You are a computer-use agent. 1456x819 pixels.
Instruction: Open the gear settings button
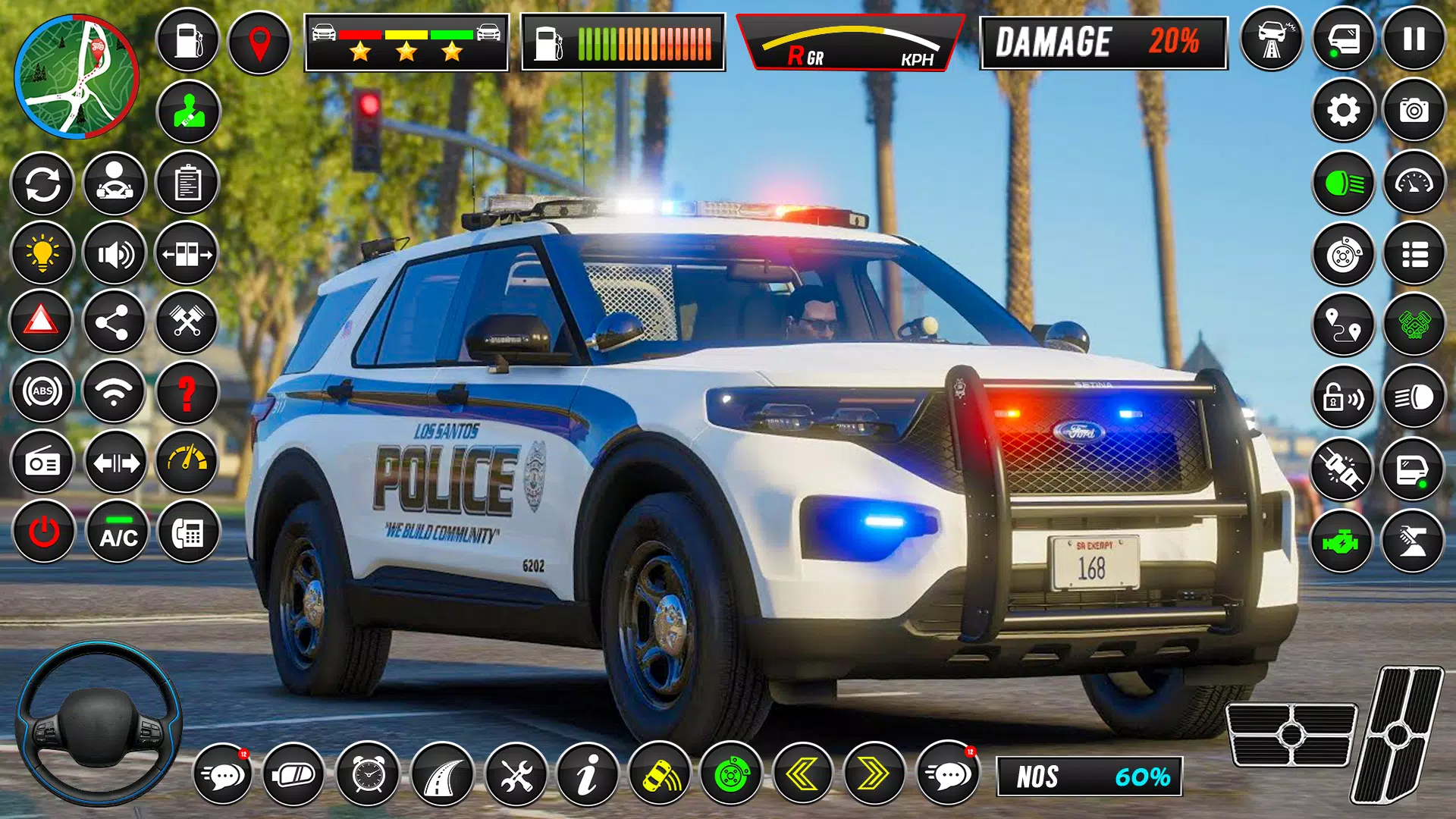1343,111
